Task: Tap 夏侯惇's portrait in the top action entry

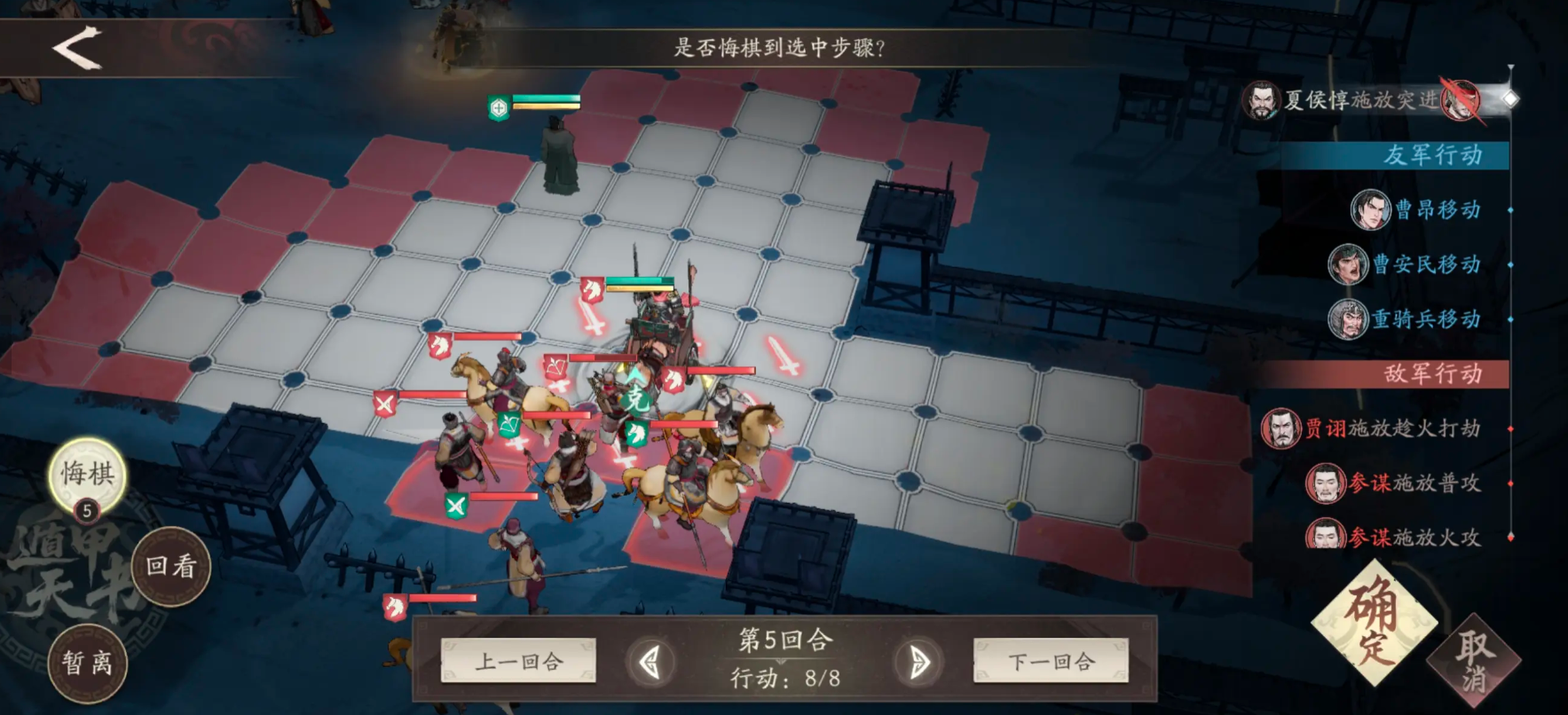Action: 1261,99
